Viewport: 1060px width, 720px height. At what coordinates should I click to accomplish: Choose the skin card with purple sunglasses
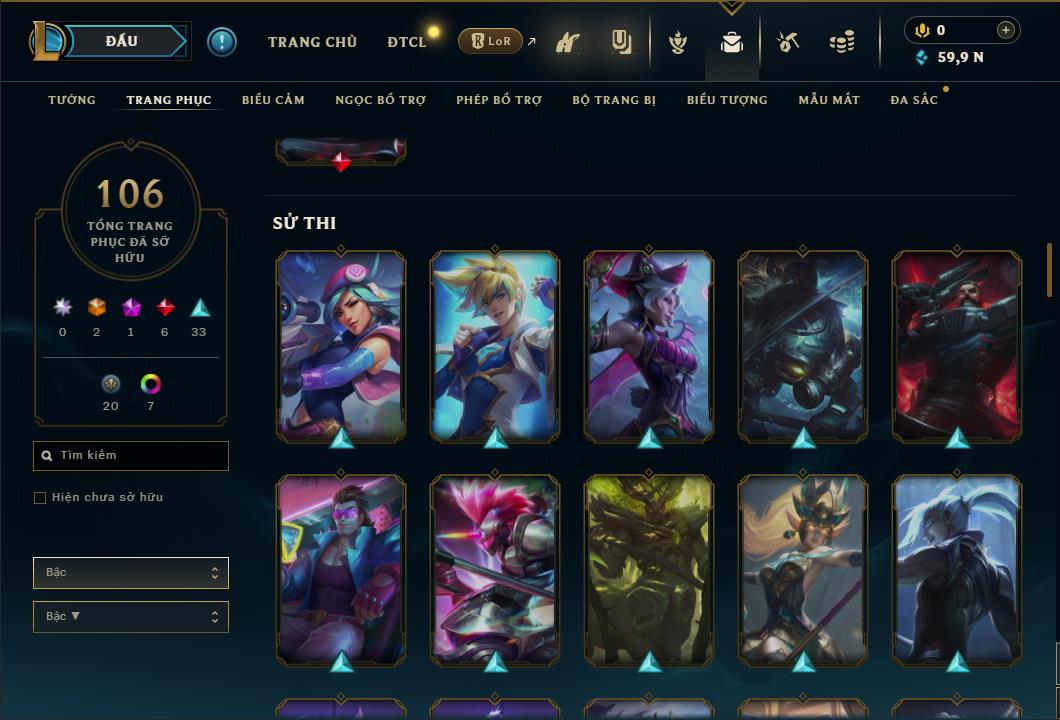click(341, 570)
